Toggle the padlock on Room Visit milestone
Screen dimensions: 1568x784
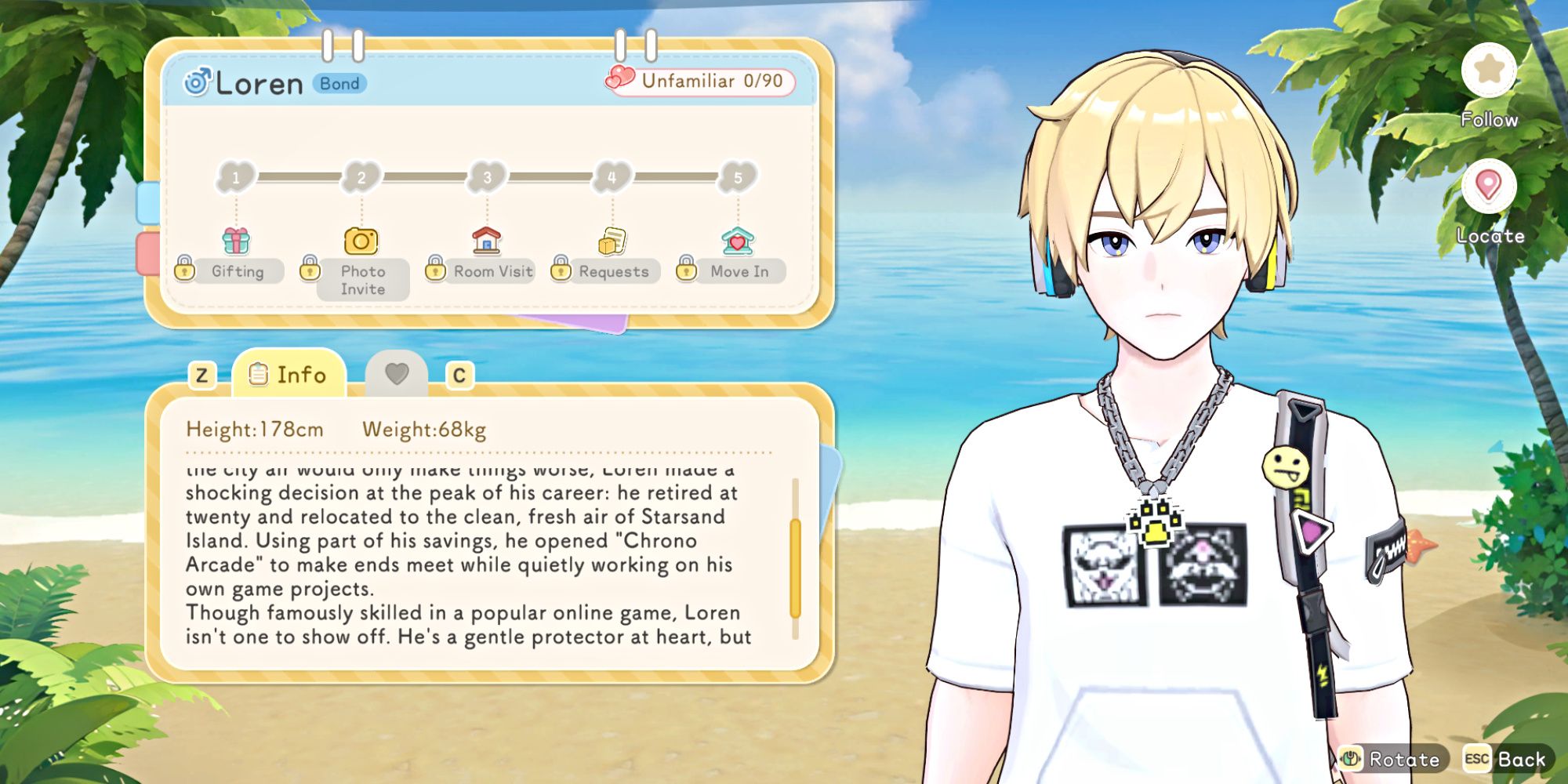point(436,270)
